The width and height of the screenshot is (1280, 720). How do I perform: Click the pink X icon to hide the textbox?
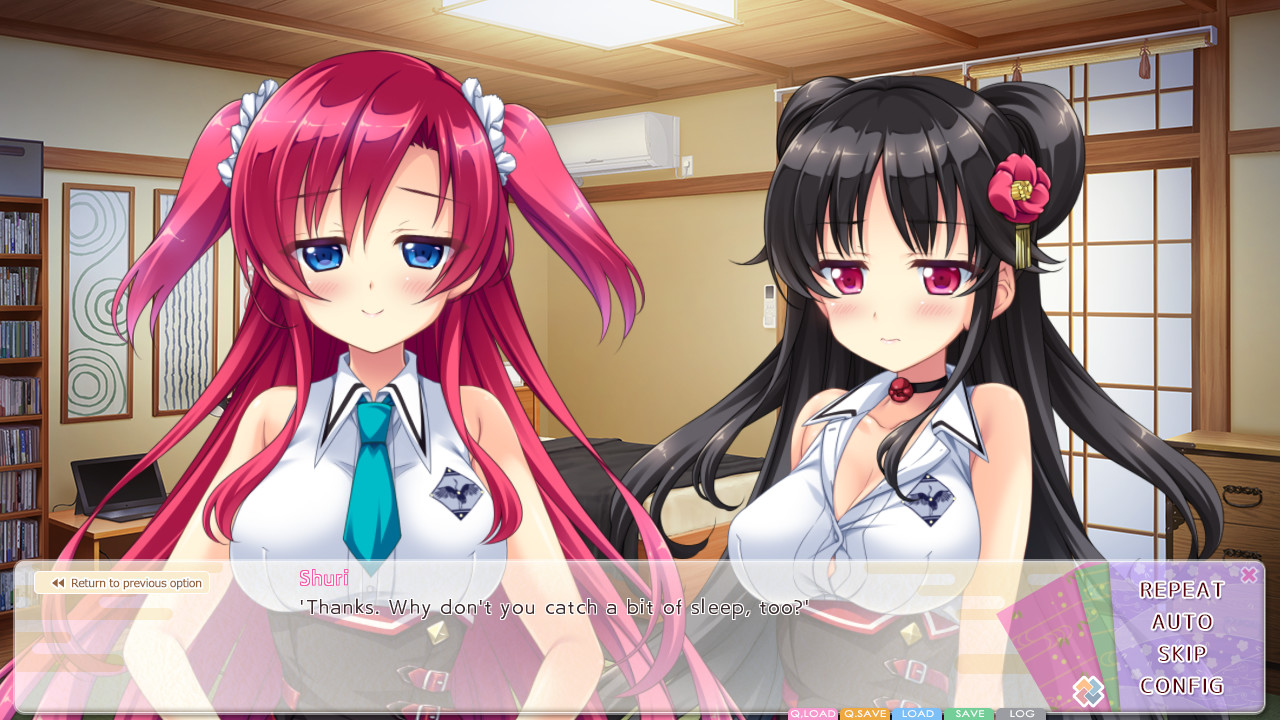1248,574
